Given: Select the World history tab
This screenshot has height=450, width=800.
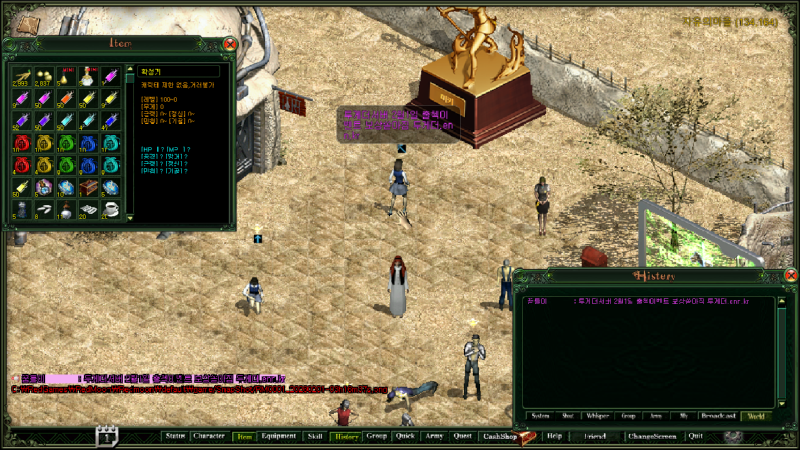Looking at the screenshot, I should (x=756, y=415).
